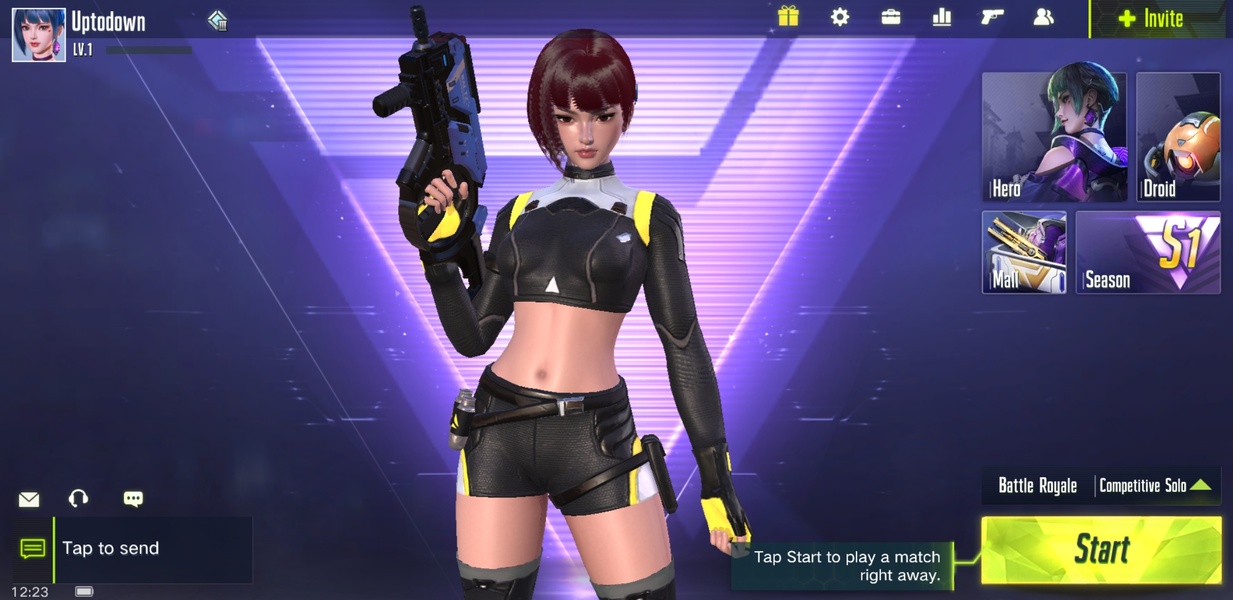1233x600 pixels.
Task: Open the Season S1 tile
Action: 1148,251
